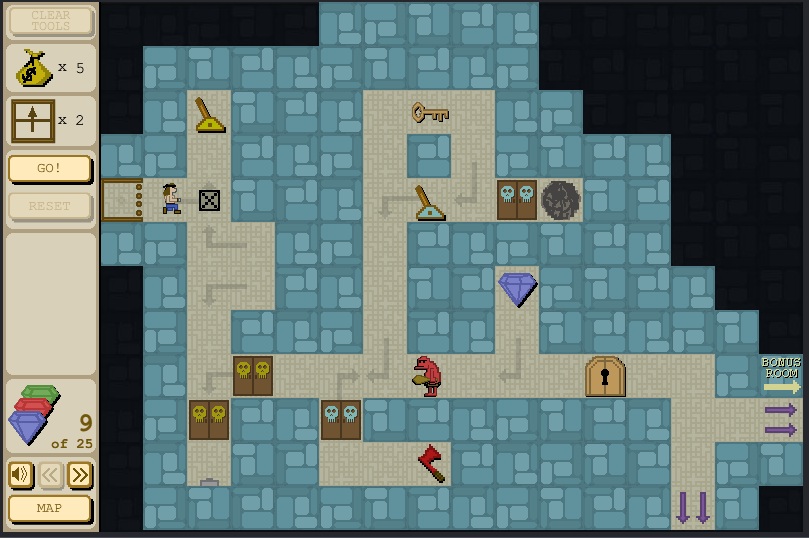809x538 pixels.
Task: Hit the RESET button
Action: 50,206
